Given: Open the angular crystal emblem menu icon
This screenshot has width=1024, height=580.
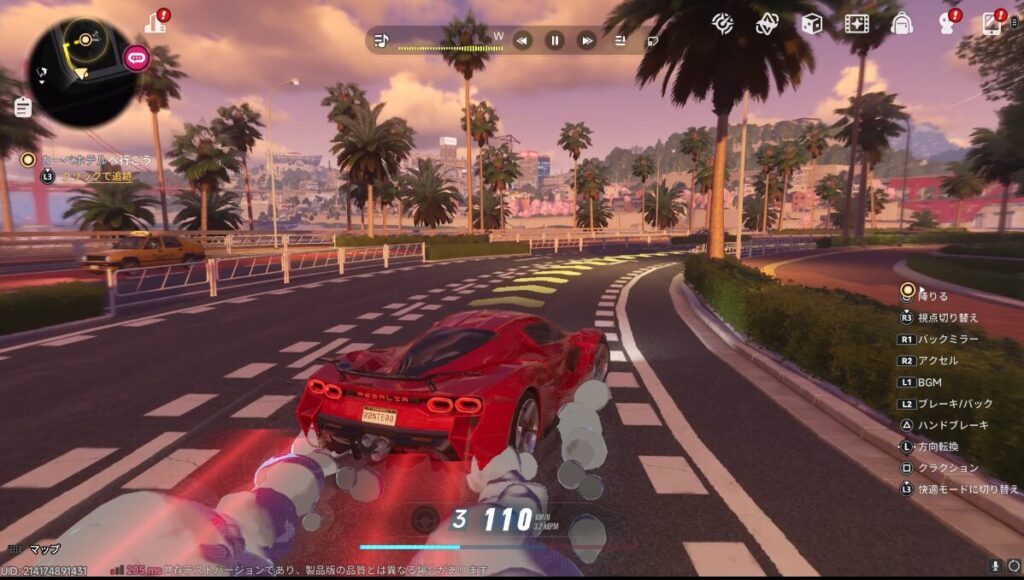Looking at the screenshot, I should pyautogui.click(x=767, y=23).
